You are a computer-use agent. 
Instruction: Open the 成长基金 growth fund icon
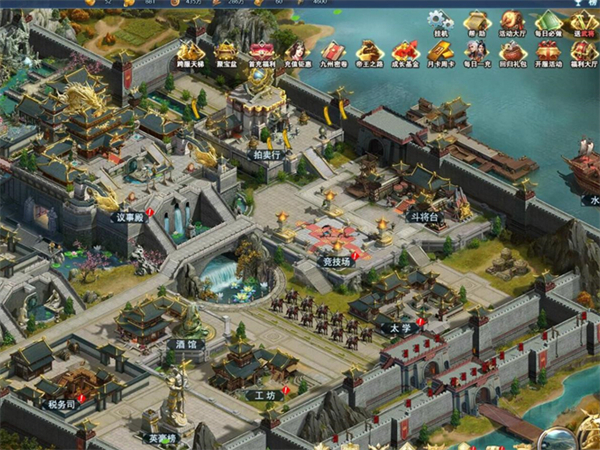click(x=404, y=52)
